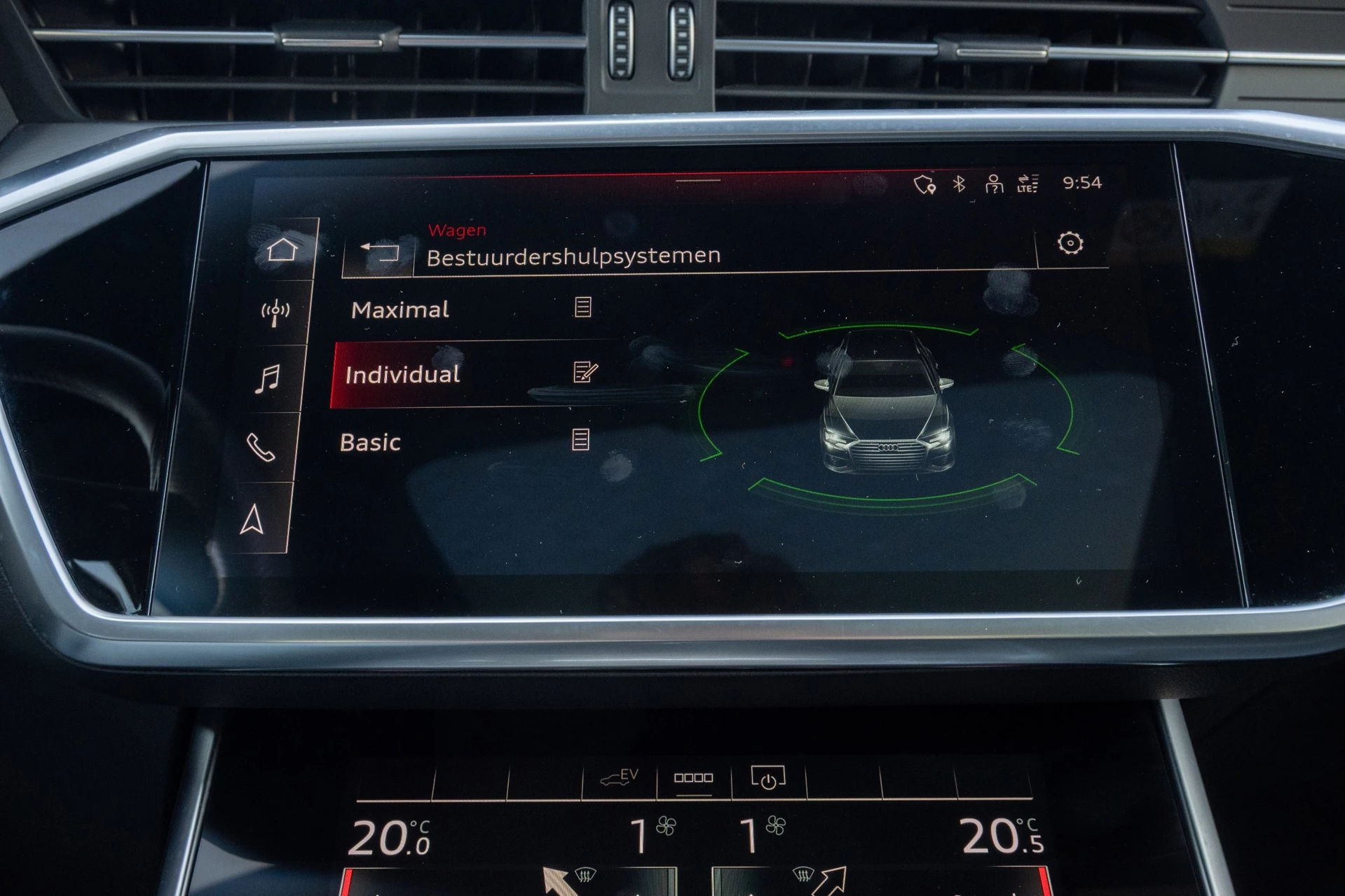Expand the Maximal preset details list

click(x=584, y=307)
